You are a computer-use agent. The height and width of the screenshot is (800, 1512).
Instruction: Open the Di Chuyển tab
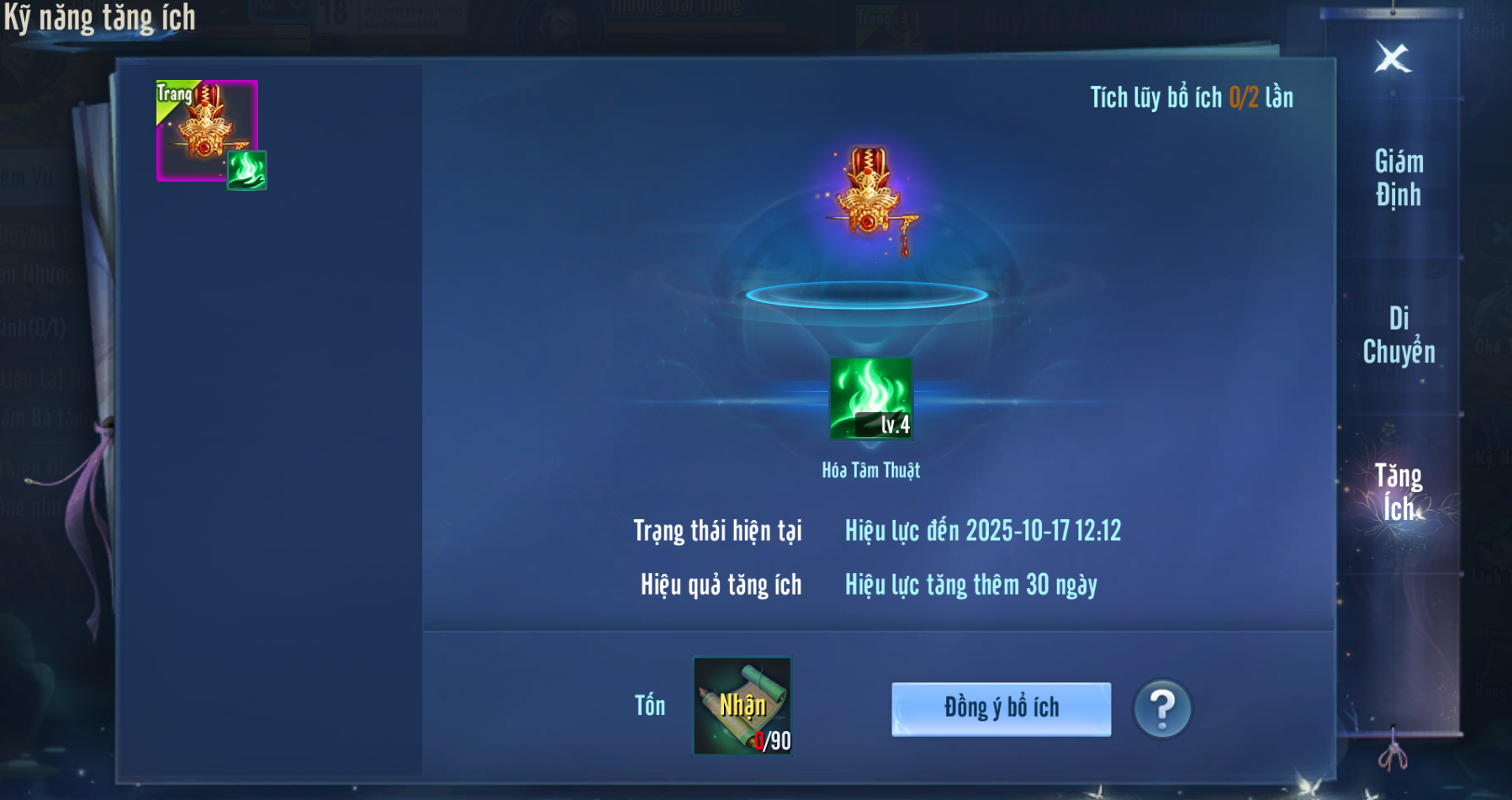pos(1398,335)
